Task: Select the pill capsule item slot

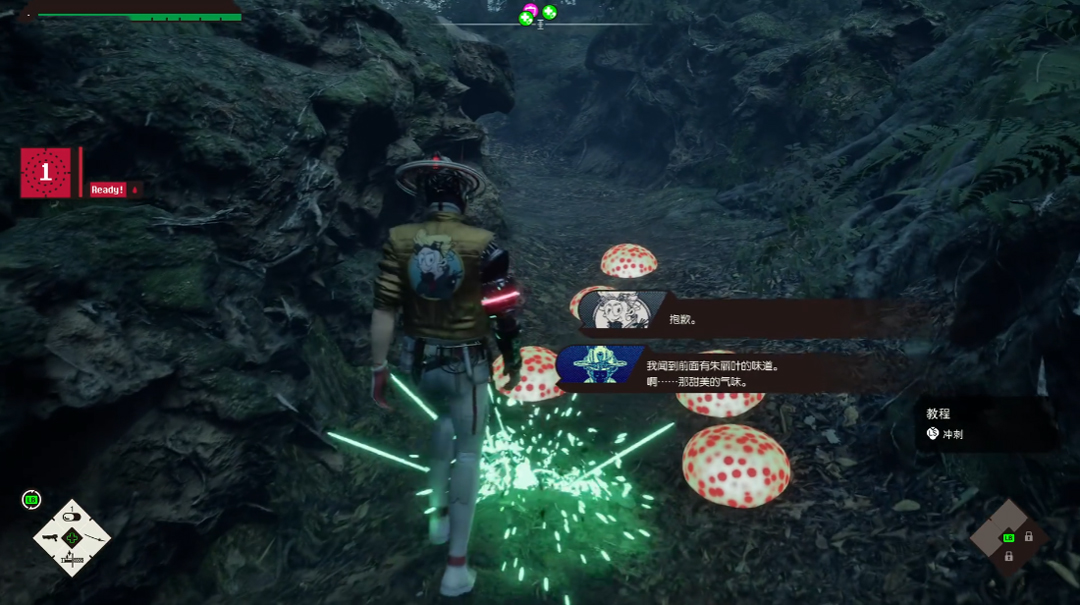Action: point(71,516)
